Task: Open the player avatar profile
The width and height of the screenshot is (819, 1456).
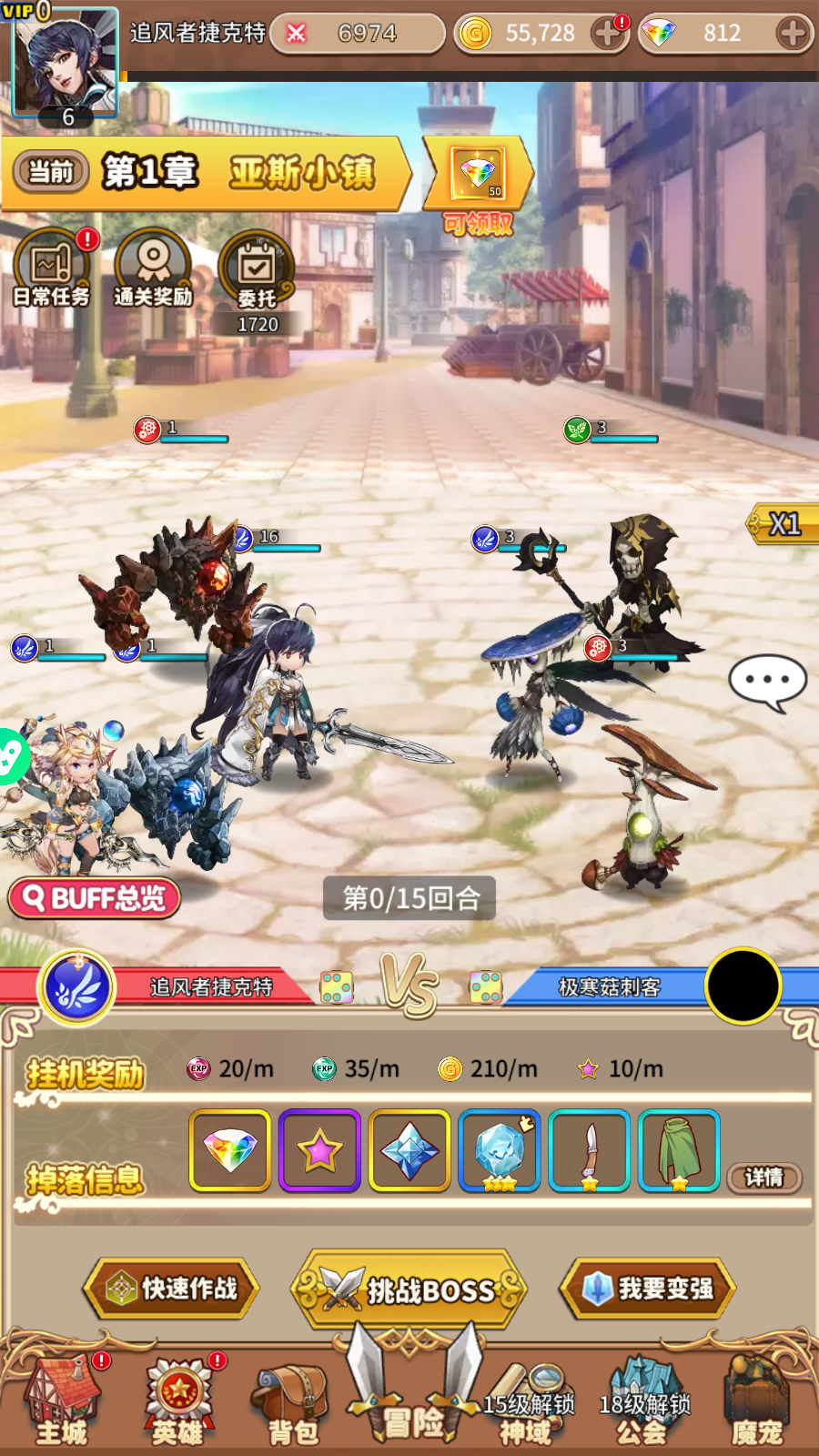Action: [x=64, y=64]
